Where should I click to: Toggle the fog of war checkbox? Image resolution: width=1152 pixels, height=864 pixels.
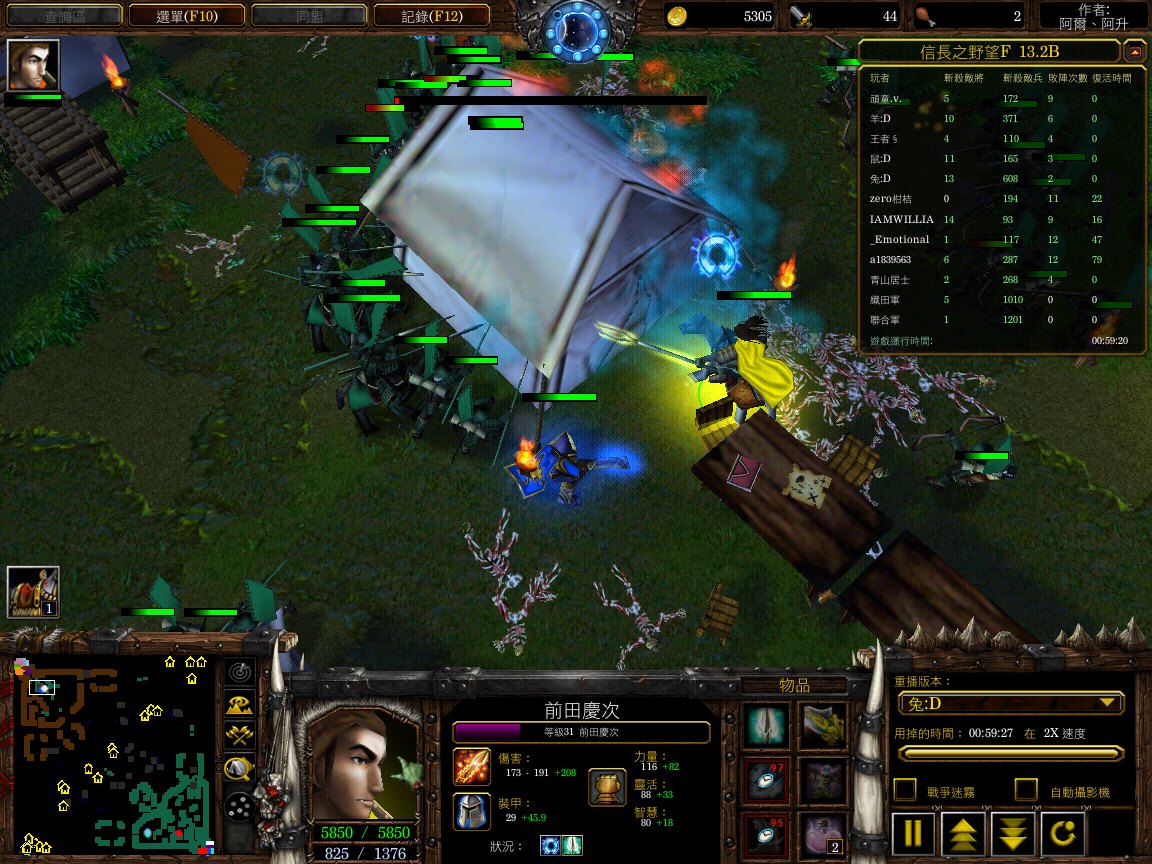tap(904, 790)
